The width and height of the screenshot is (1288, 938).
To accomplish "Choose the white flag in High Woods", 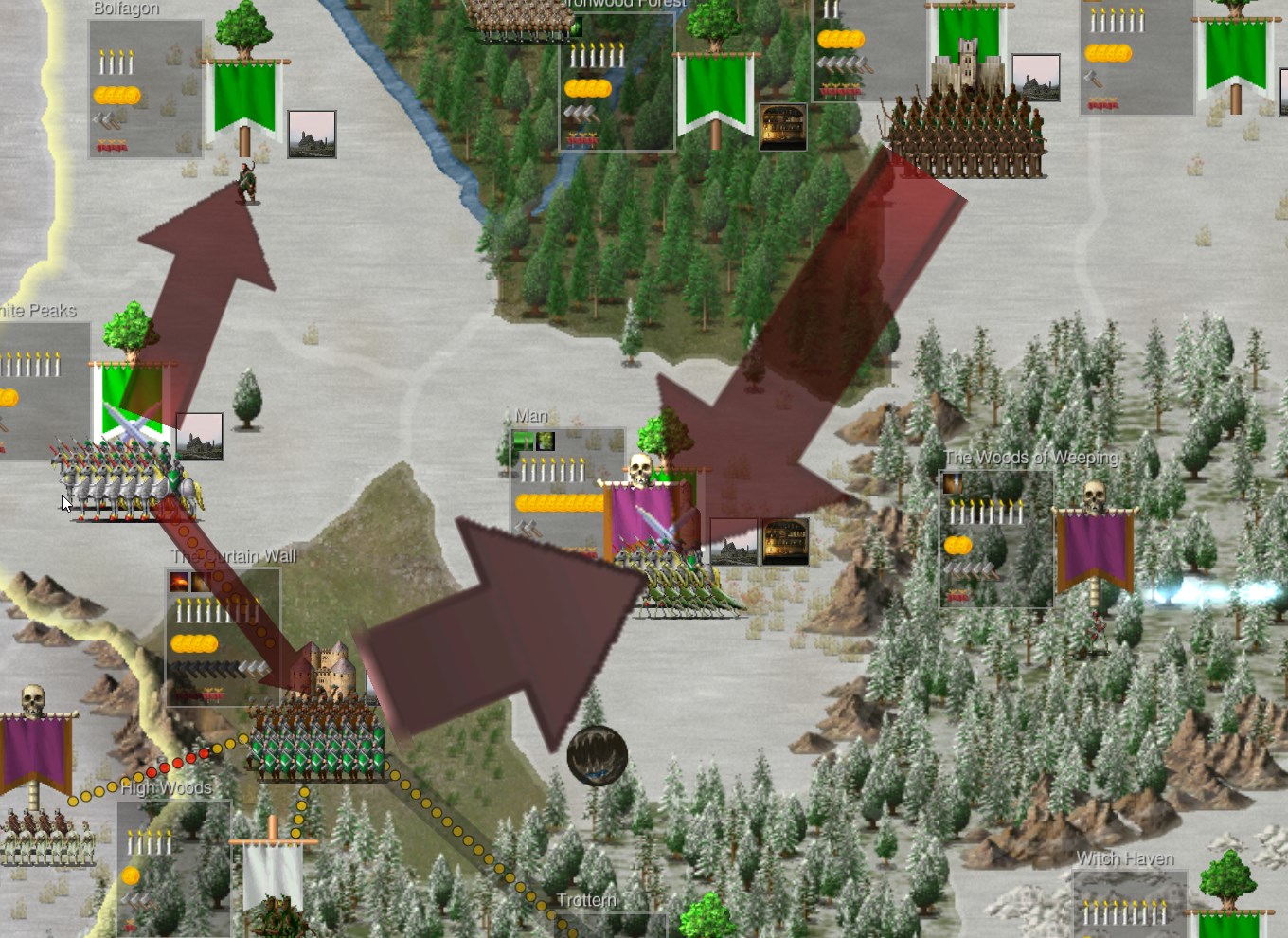I will click(273, 874).
